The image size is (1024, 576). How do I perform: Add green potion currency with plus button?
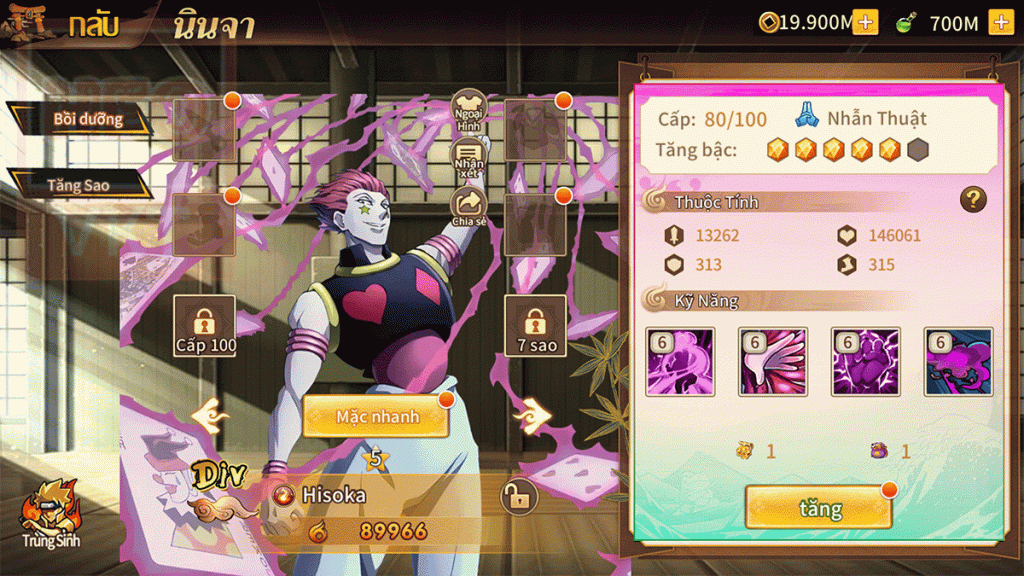[x=1000, y=22]
